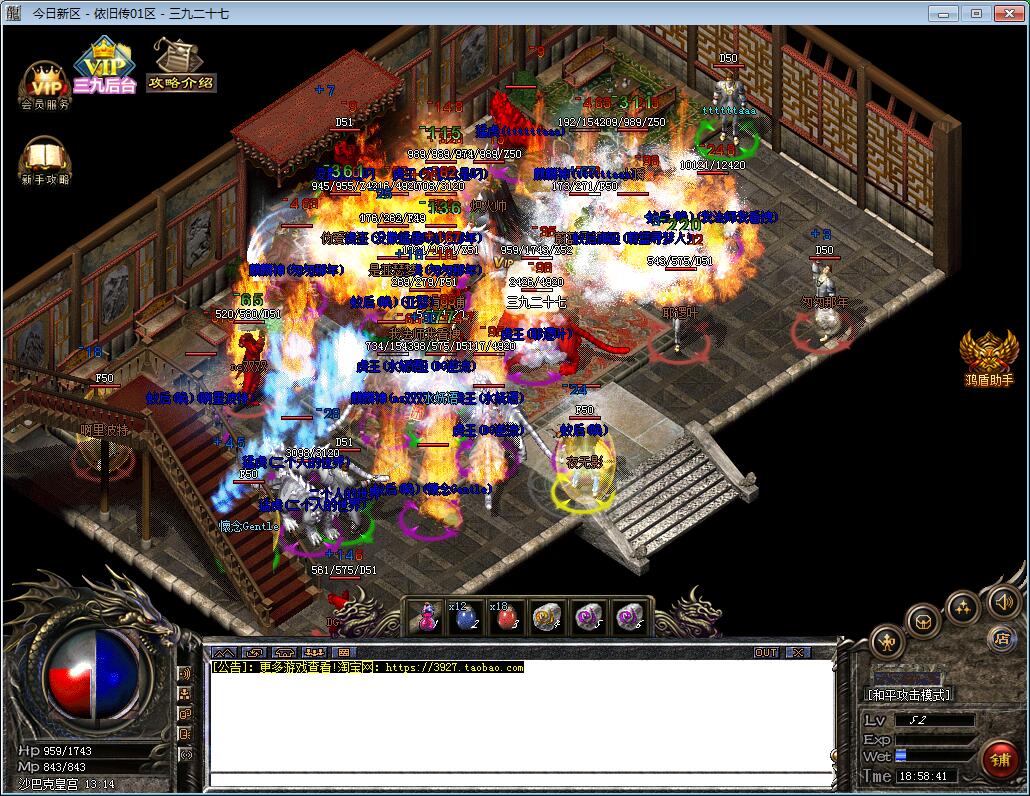The image size is (1030, 796).
Task: Close the chat panel with the X button
Action: click(x=797, y=652)
